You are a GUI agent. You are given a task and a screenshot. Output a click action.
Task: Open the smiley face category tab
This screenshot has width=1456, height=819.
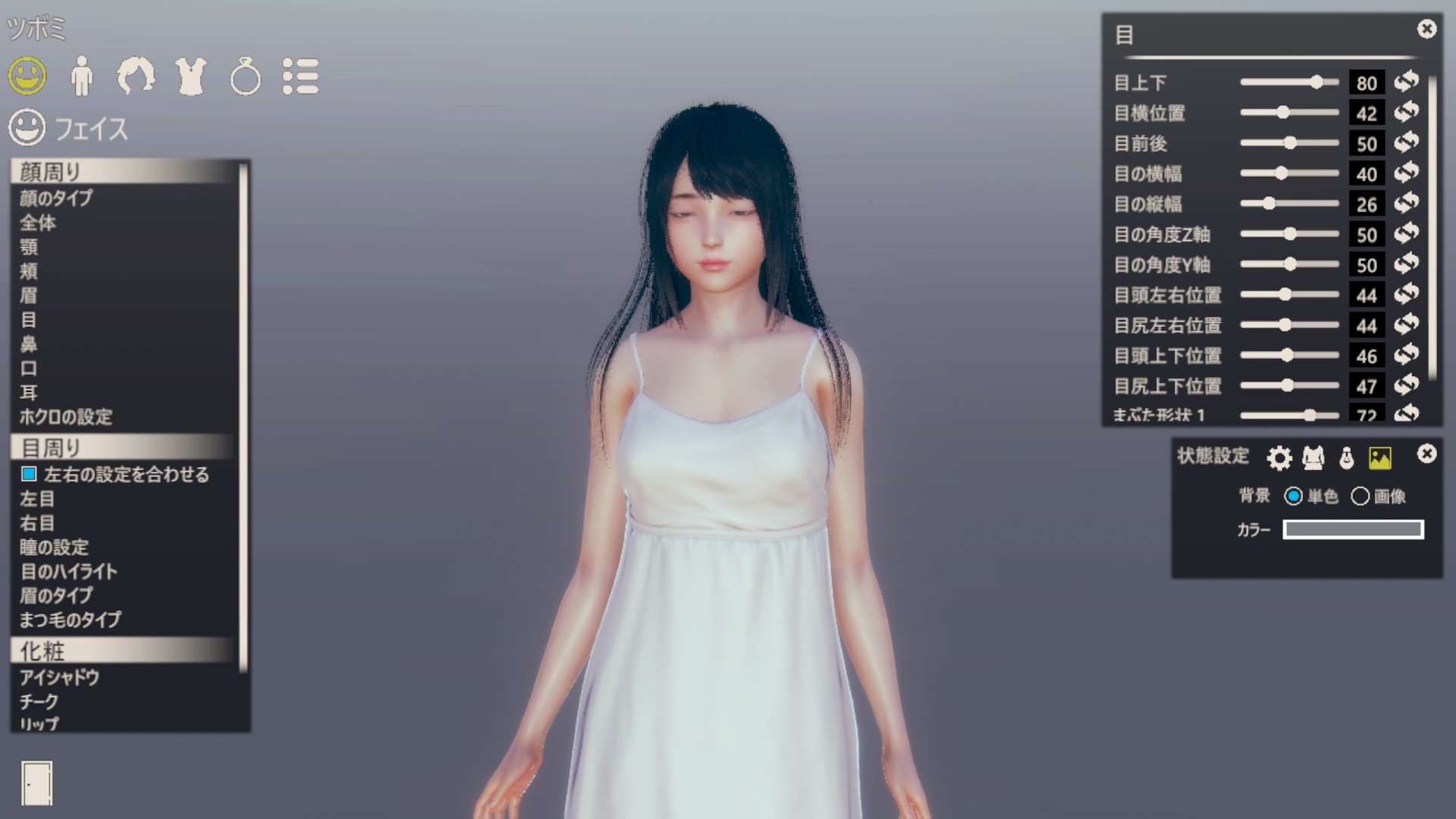click(x=27, y=76)
